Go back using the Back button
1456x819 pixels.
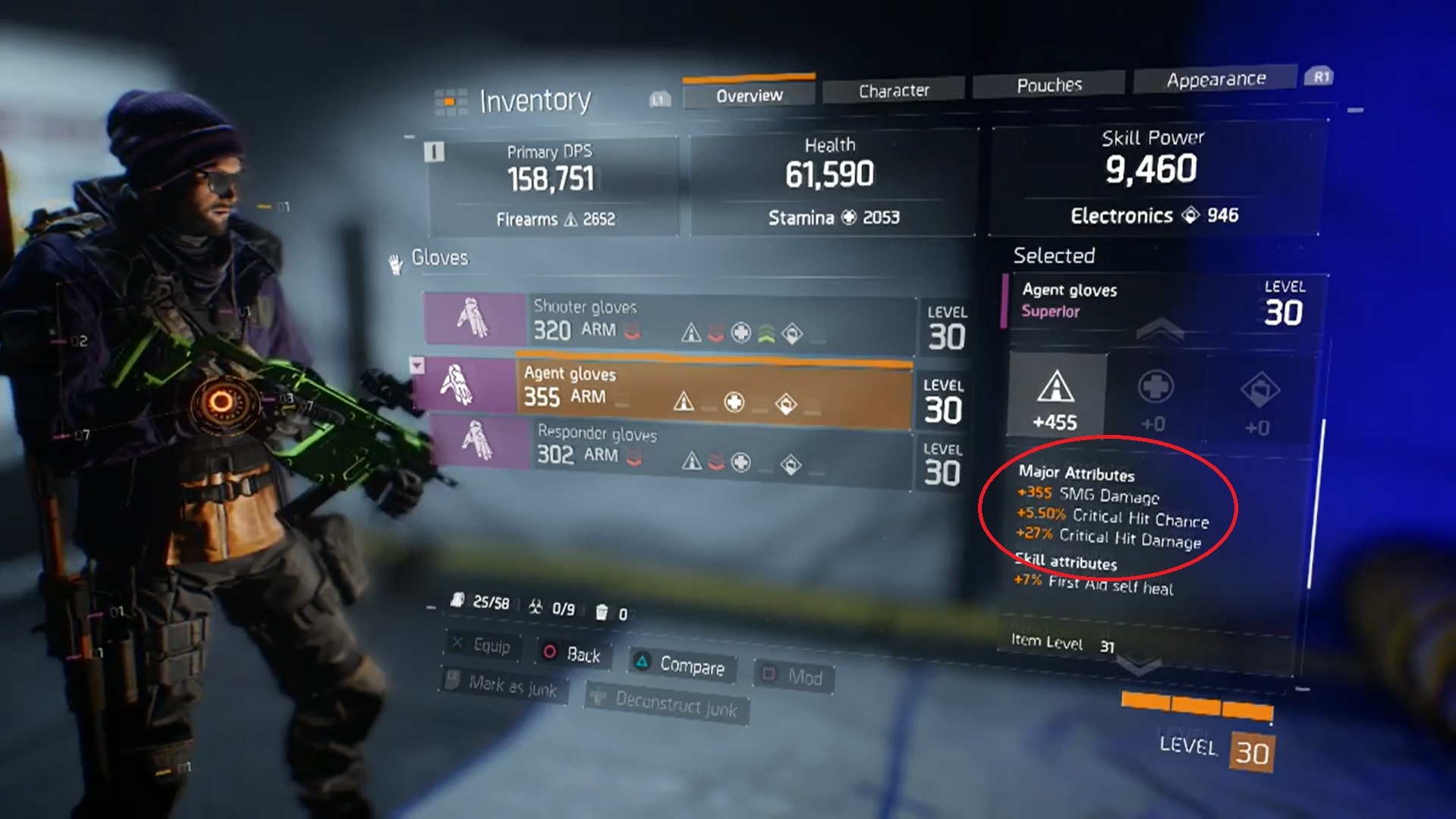tap(573, 654)
